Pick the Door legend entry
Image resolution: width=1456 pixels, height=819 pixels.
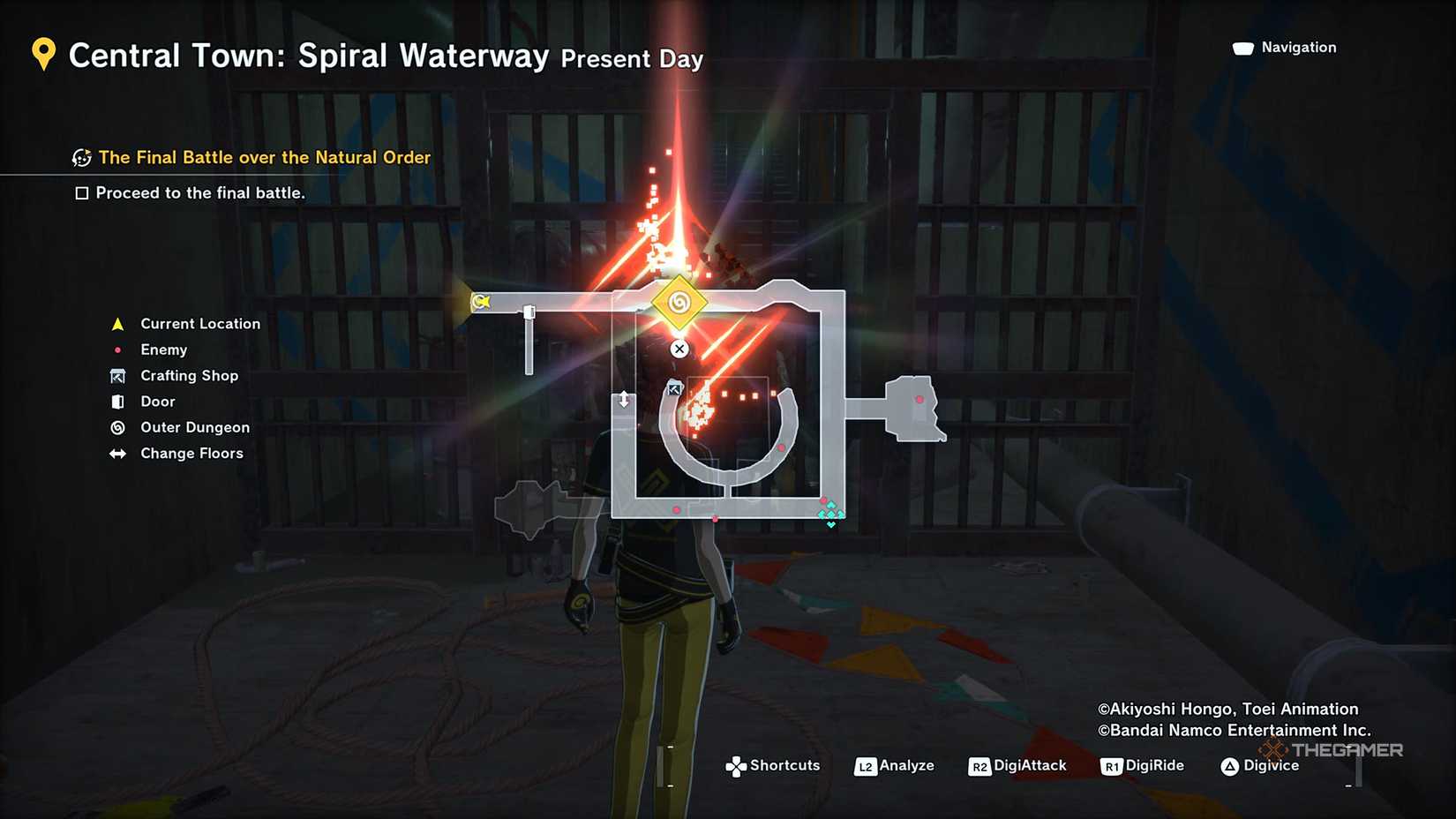tap(157, 402)
